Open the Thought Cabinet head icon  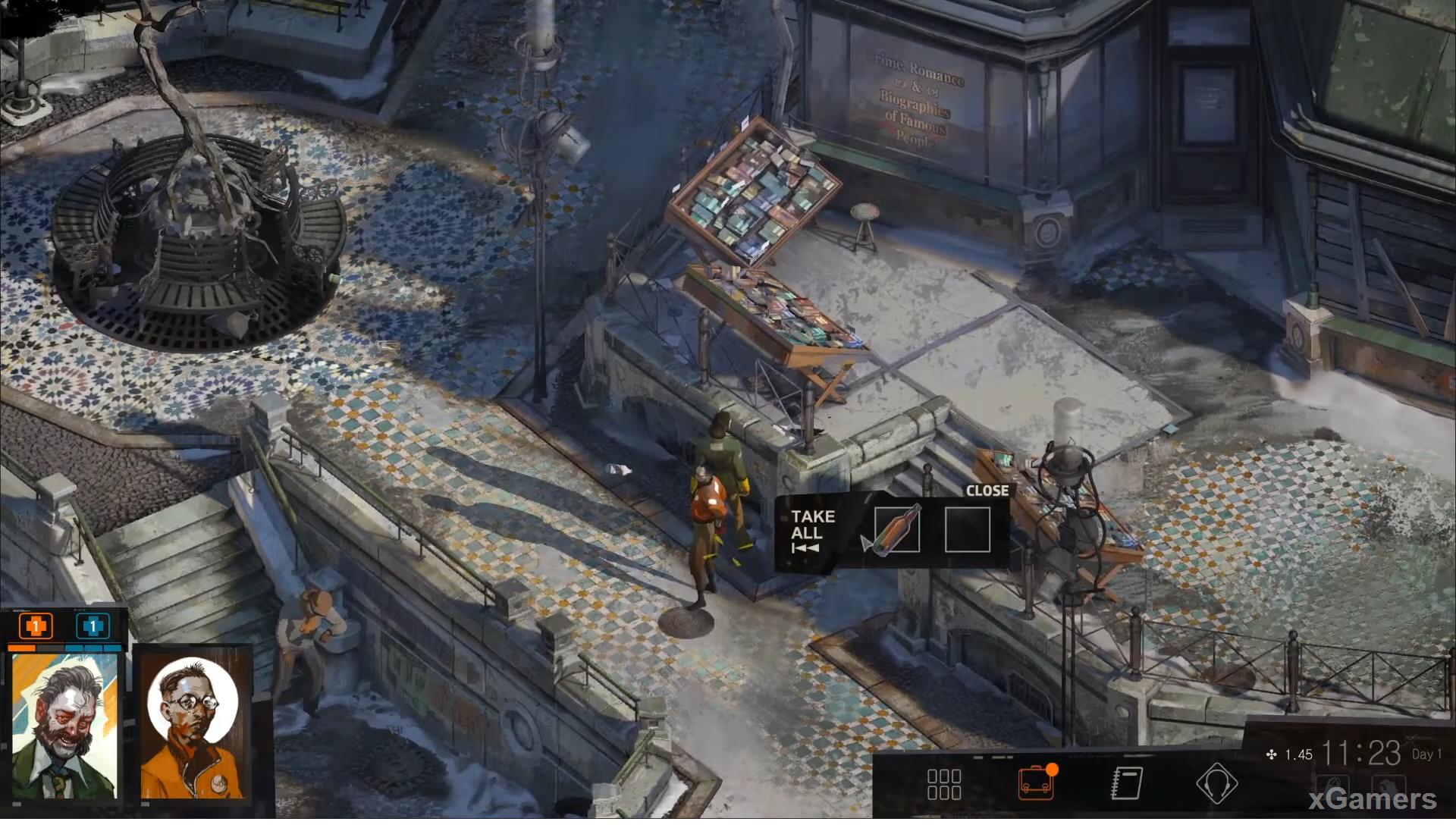tap(1216, 783)
